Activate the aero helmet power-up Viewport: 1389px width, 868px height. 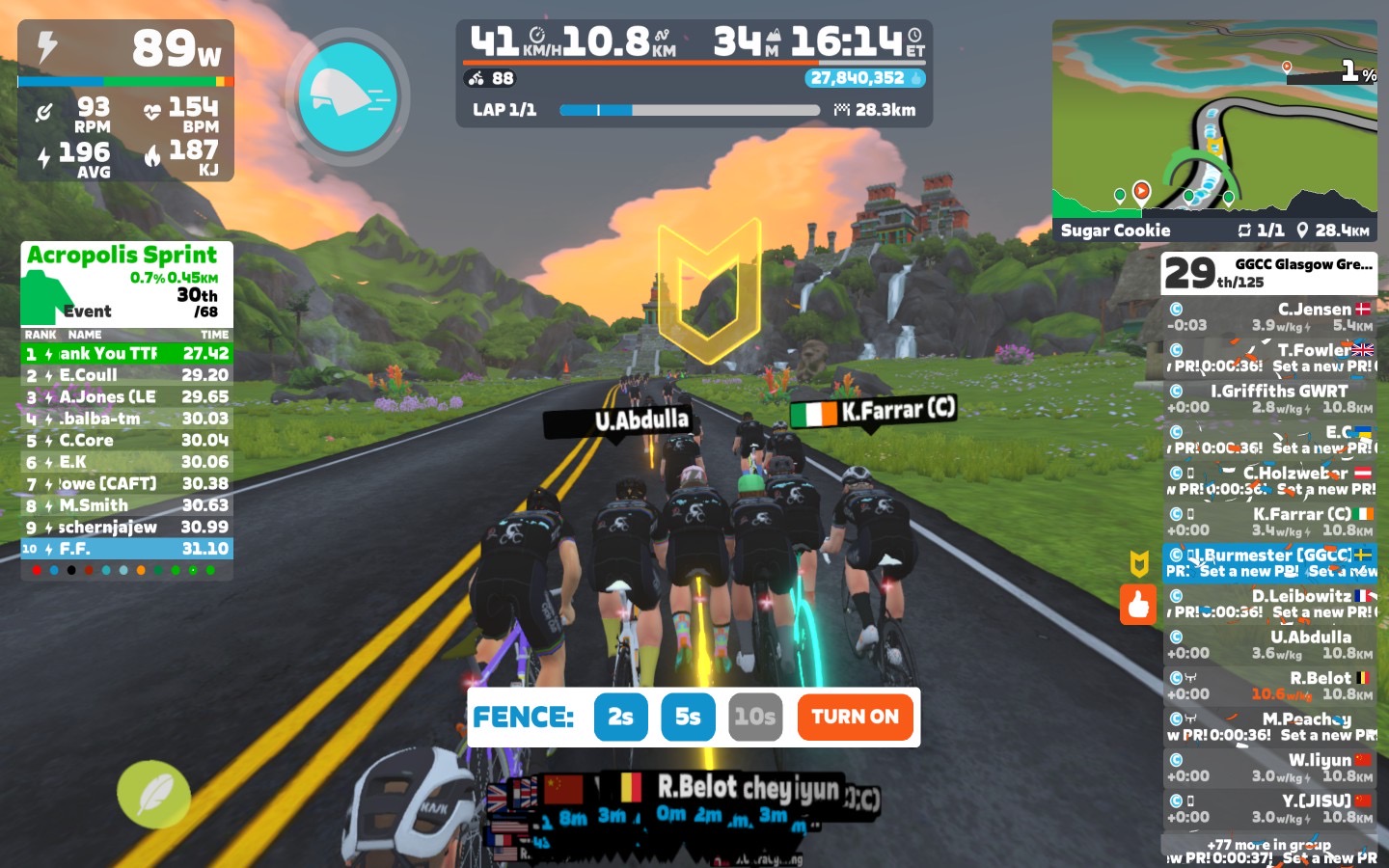pyautogui.click(x=347, y=96)
